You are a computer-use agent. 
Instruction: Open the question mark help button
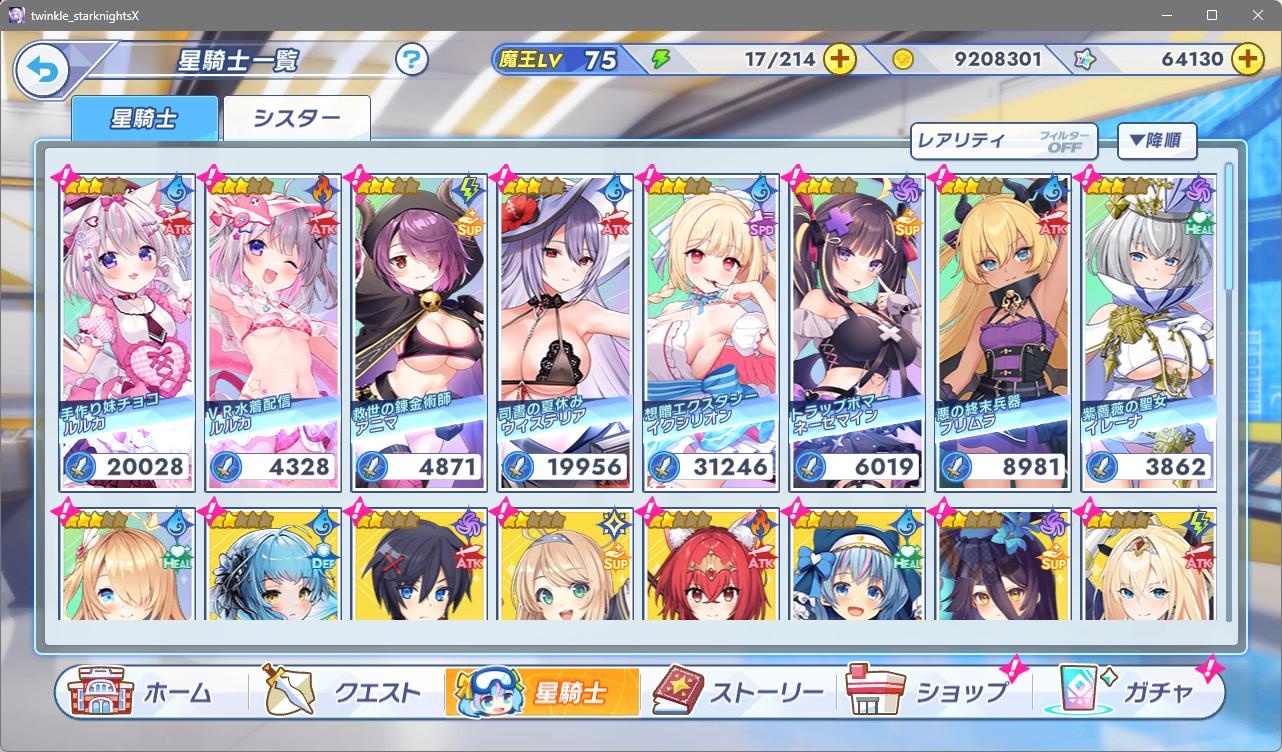(411, 60)
